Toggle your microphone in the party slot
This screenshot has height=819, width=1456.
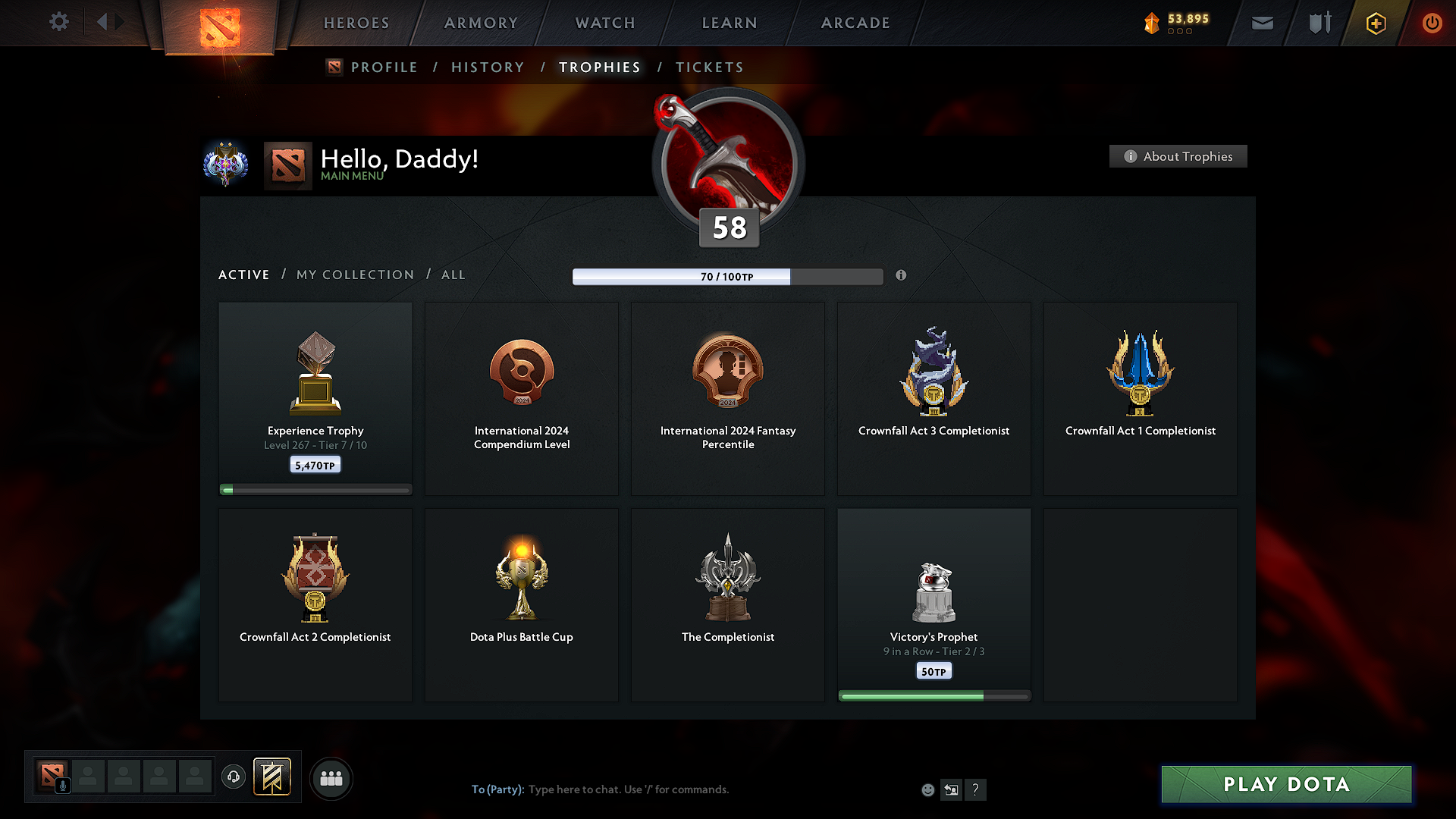pos(64,784)
